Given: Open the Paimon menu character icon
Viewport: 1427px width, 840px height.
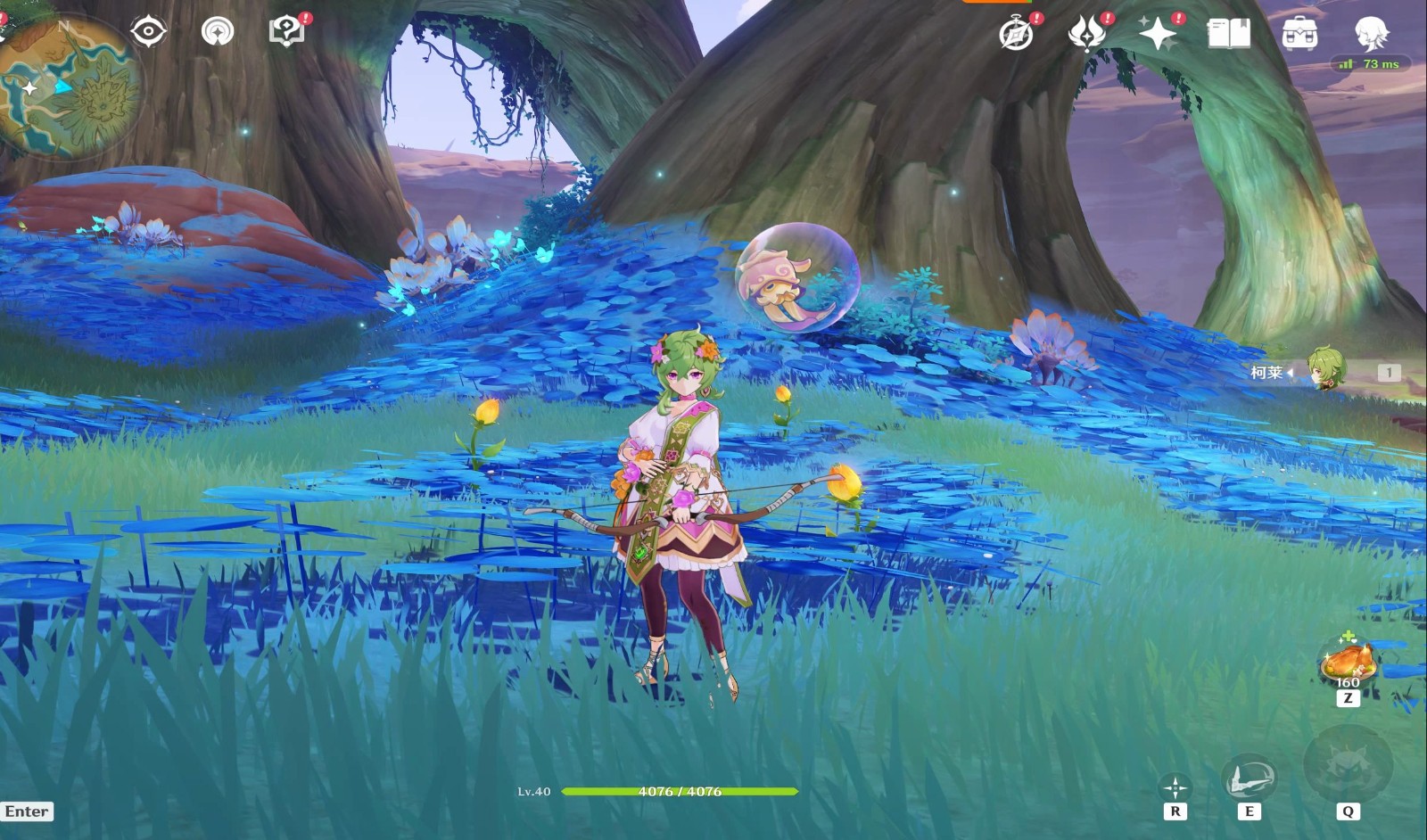Looking at the screenshot, I should (x=1370, y=34).
